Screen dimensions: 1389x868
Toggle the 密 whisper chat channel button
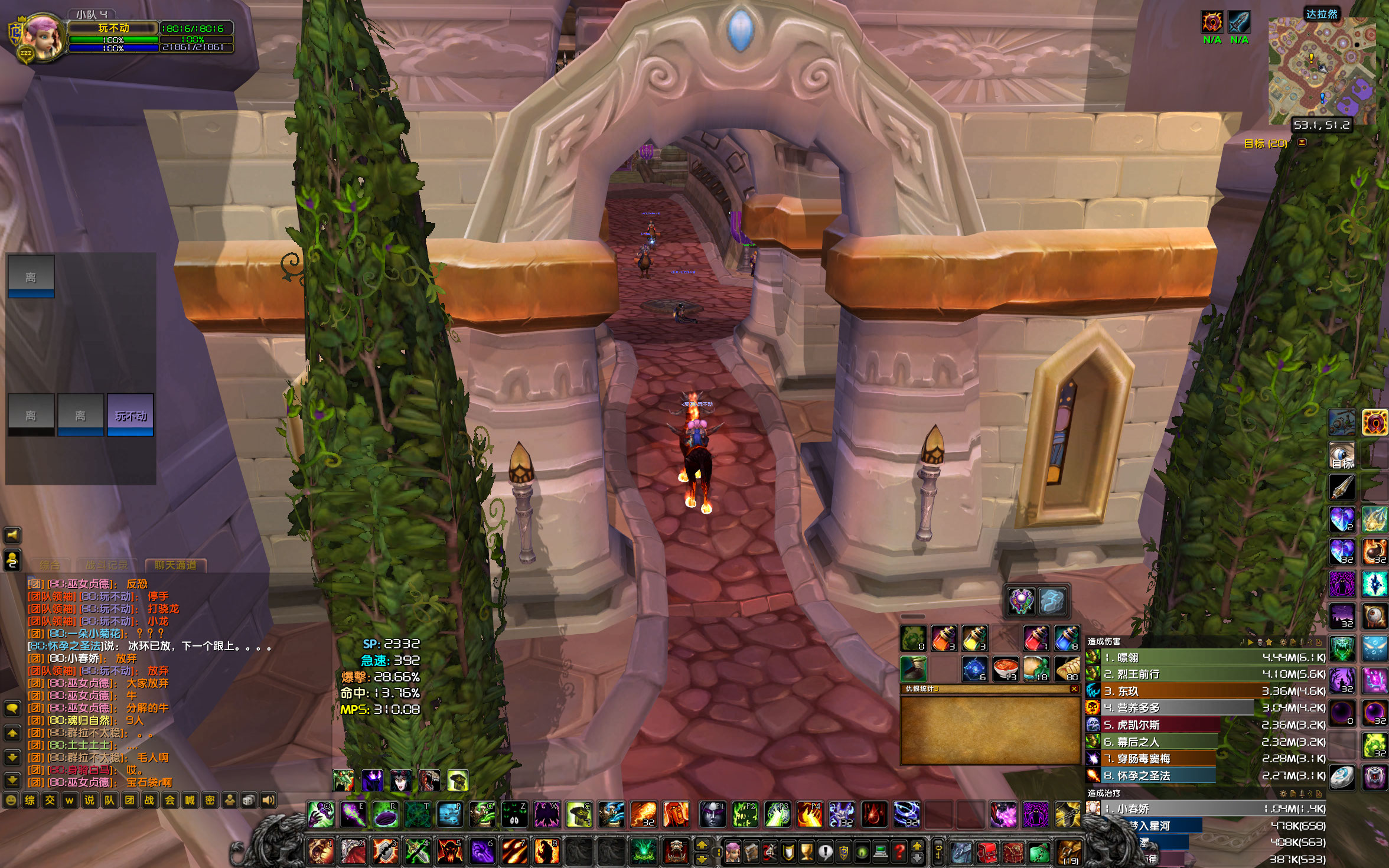point(209,801)
